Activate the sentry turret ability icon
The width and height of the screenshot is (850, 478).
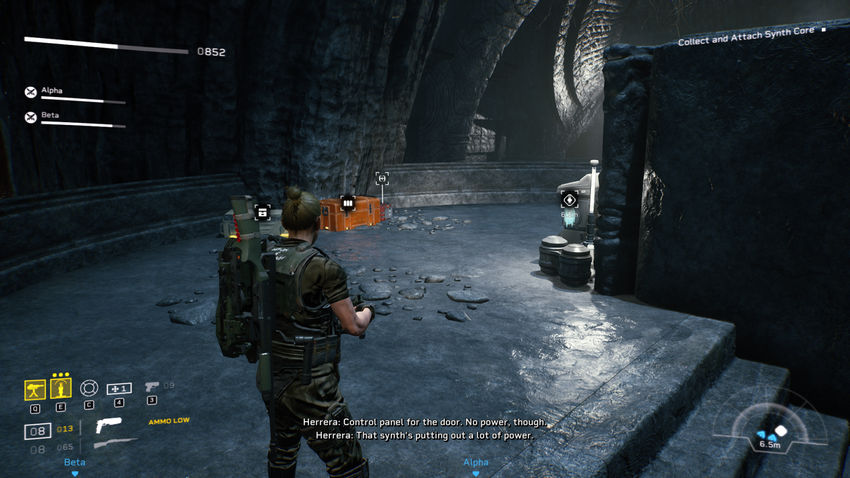(34, 388)
